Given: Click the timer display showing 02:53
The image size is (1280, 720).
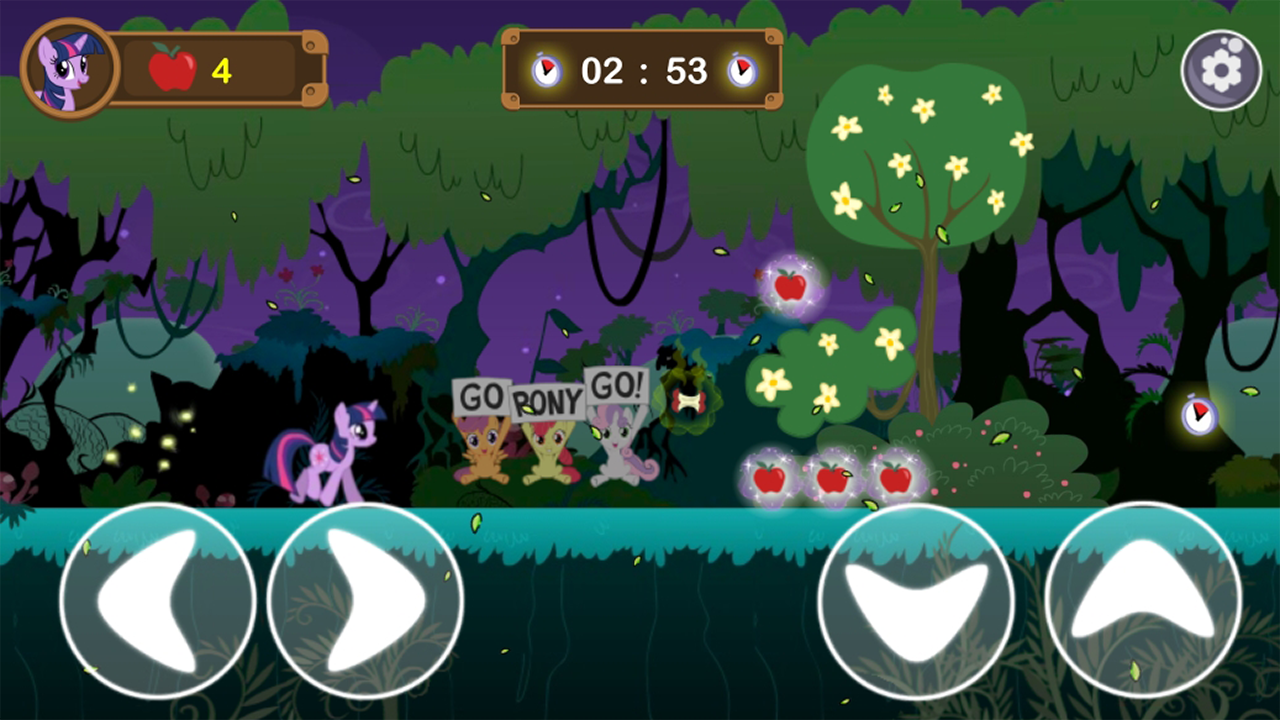Looking at the screenshot, I should click(x=642, y=70).
